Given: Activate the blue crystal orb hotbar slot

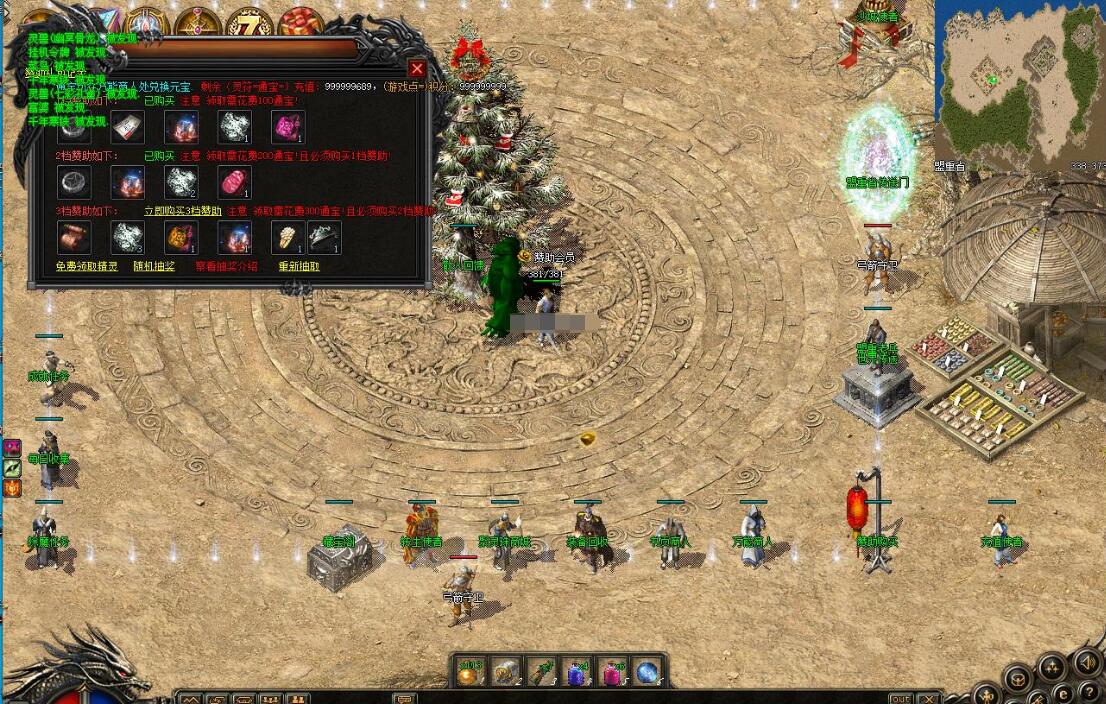Looking at the screenshot, I should (x=647, y=673).
